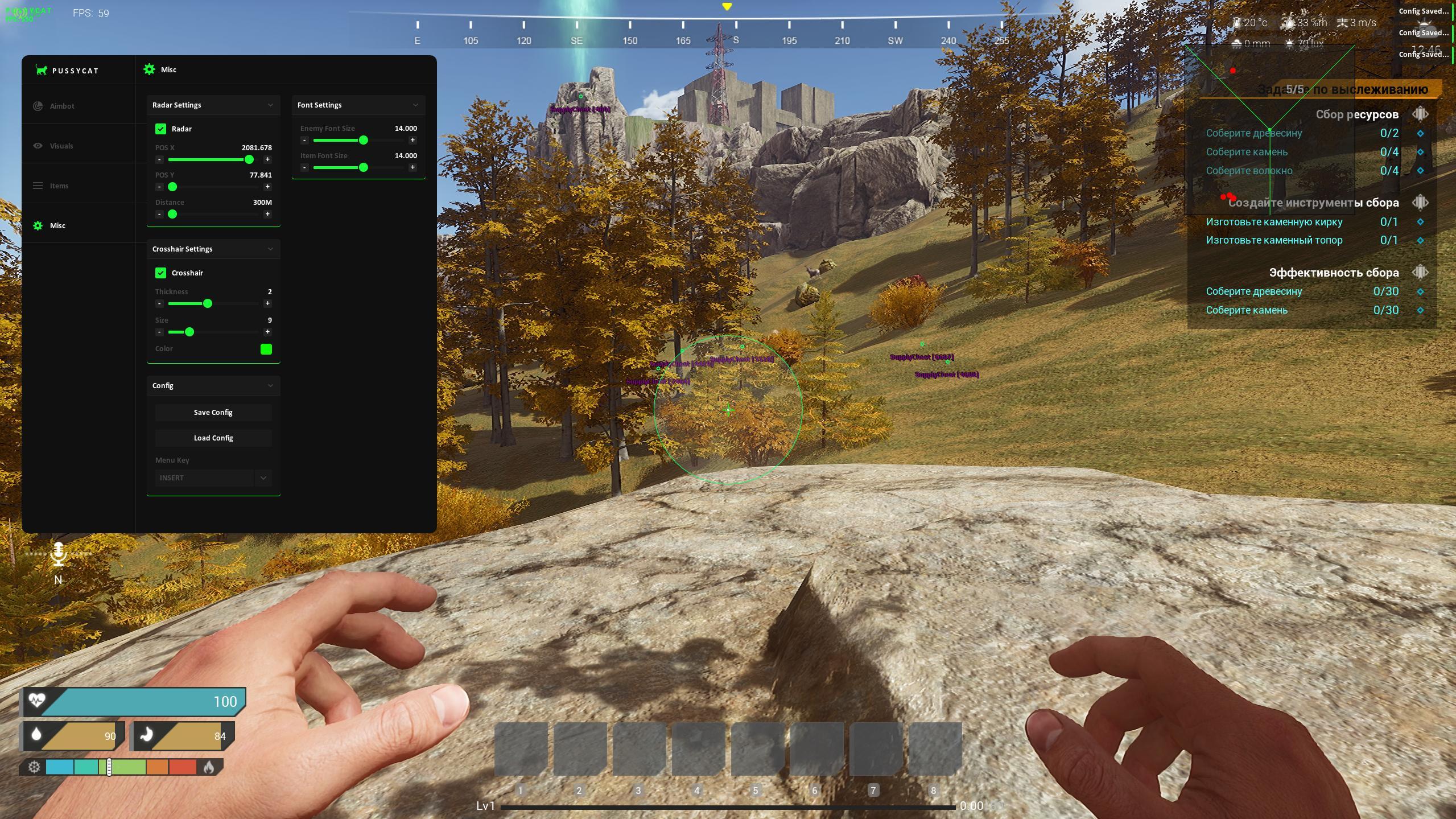Open the Misc tab in sidebar

pos(57,226)
